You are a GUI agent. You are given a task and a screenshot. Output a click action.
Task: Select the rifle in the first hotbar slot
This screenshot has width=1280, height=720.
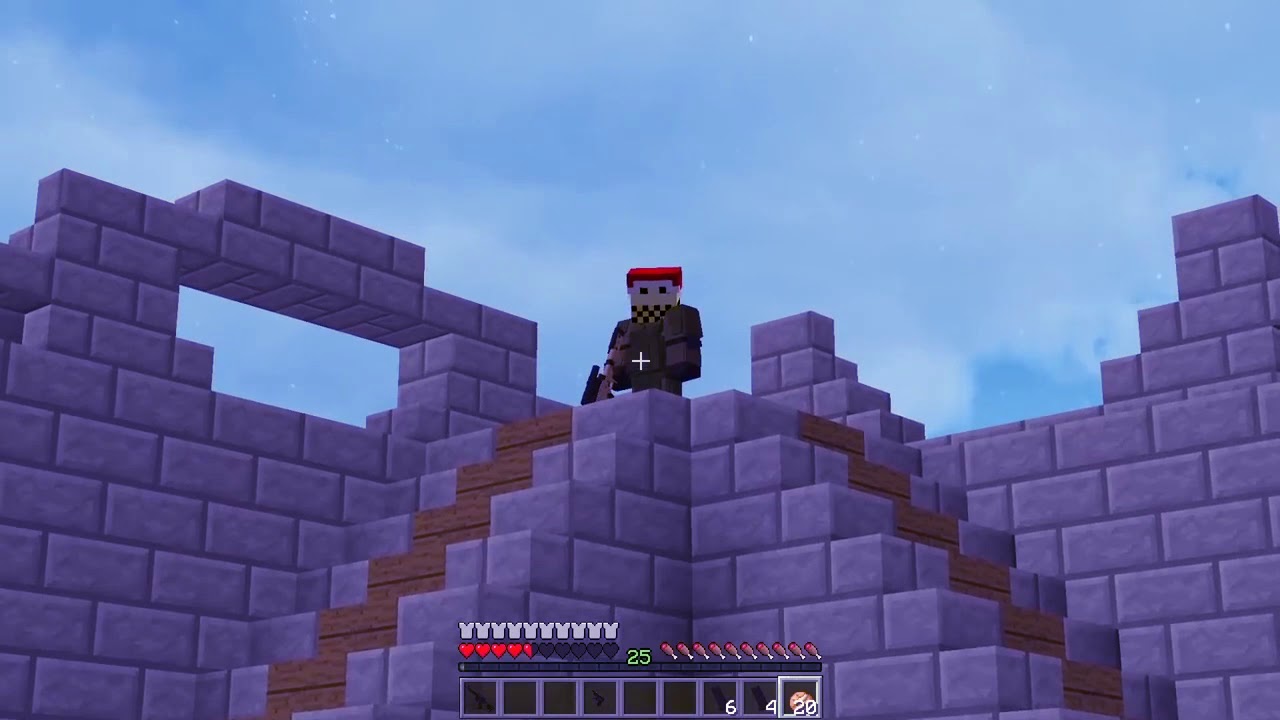[x=478, y=697]
